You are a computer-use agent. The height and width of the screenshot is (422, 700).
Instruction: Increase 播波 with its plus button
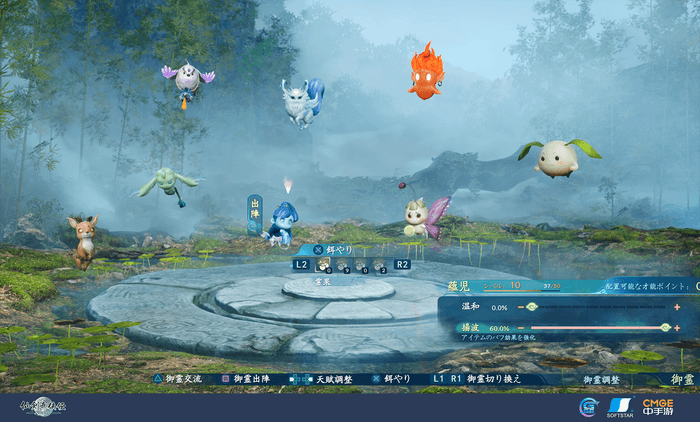(x=677, y=327)
